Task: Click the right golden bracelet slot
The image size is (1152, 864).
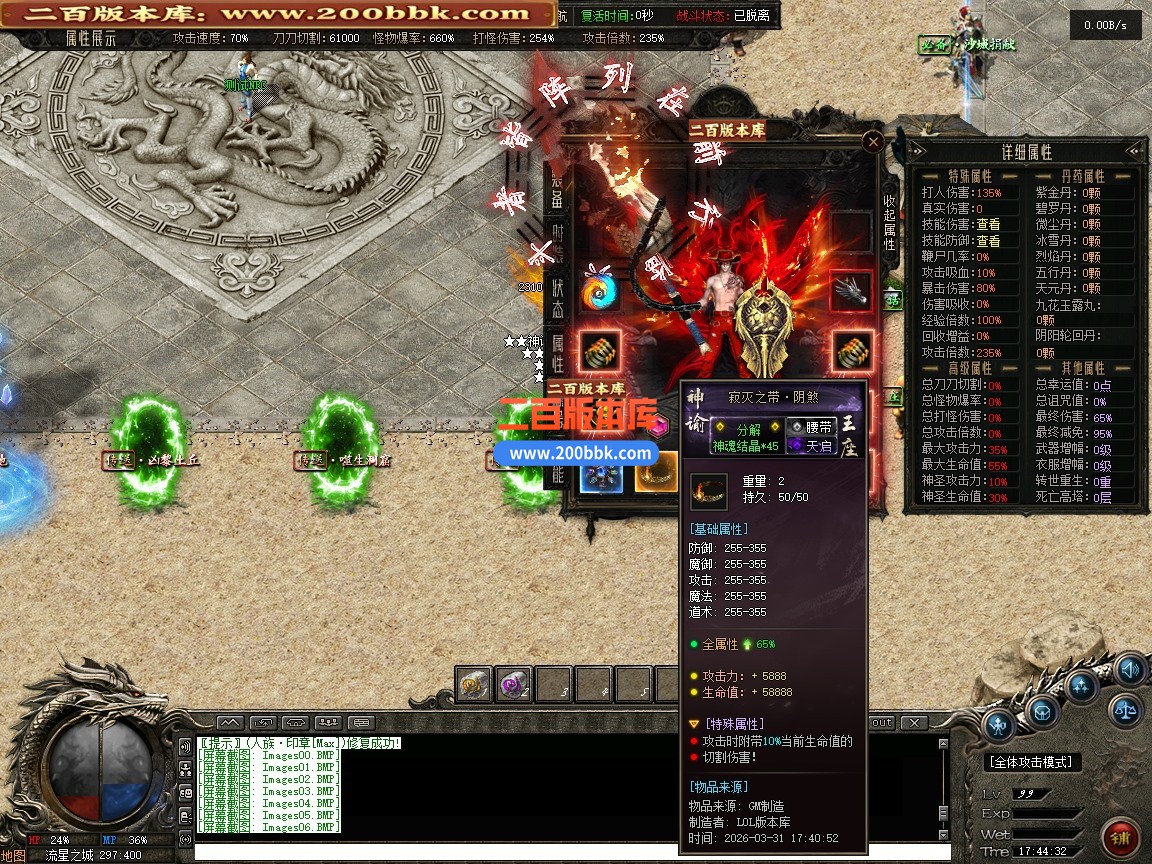Action: (851, 350)
